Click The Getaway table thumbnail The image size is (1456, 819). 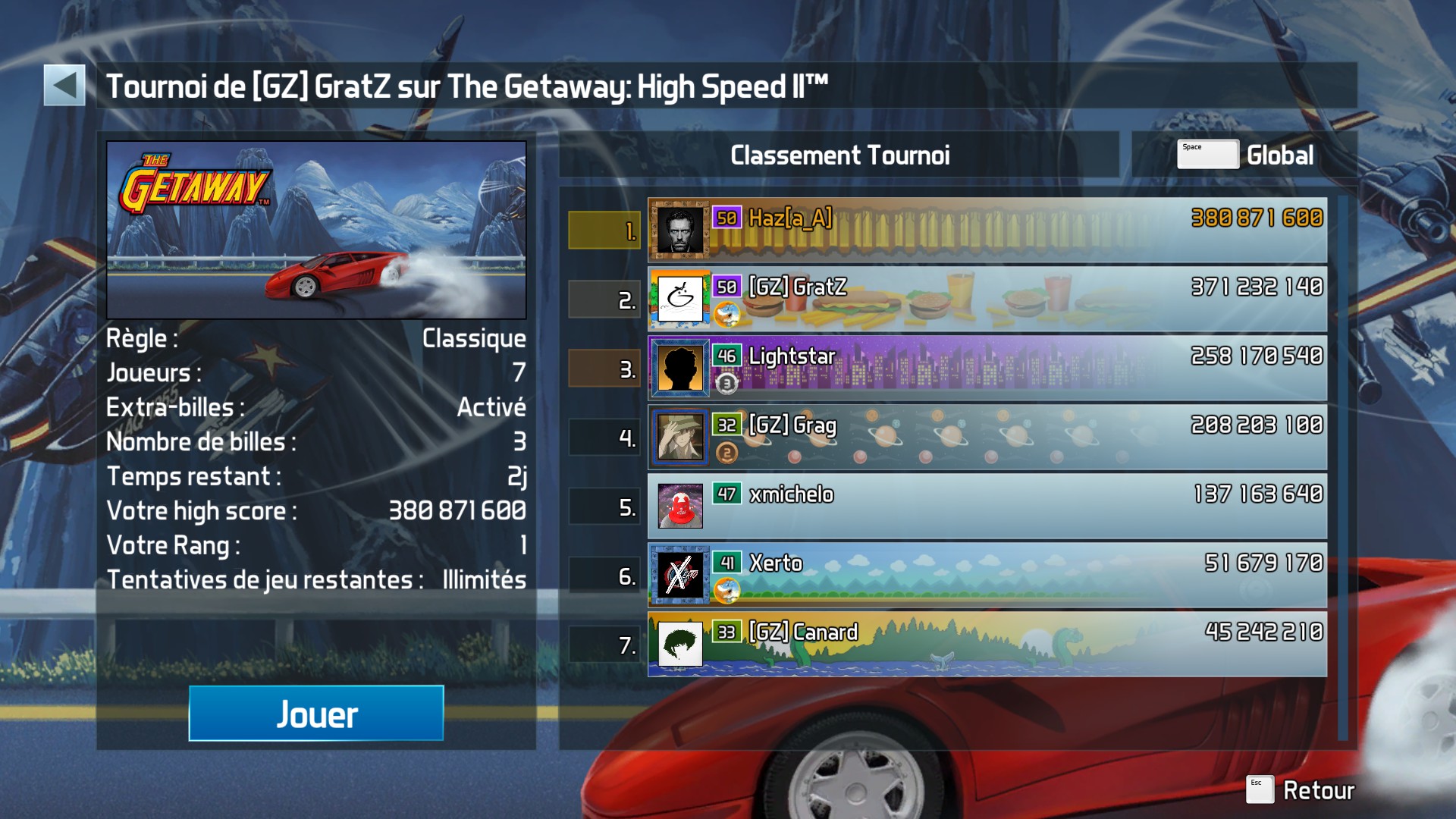click(316, 230)
